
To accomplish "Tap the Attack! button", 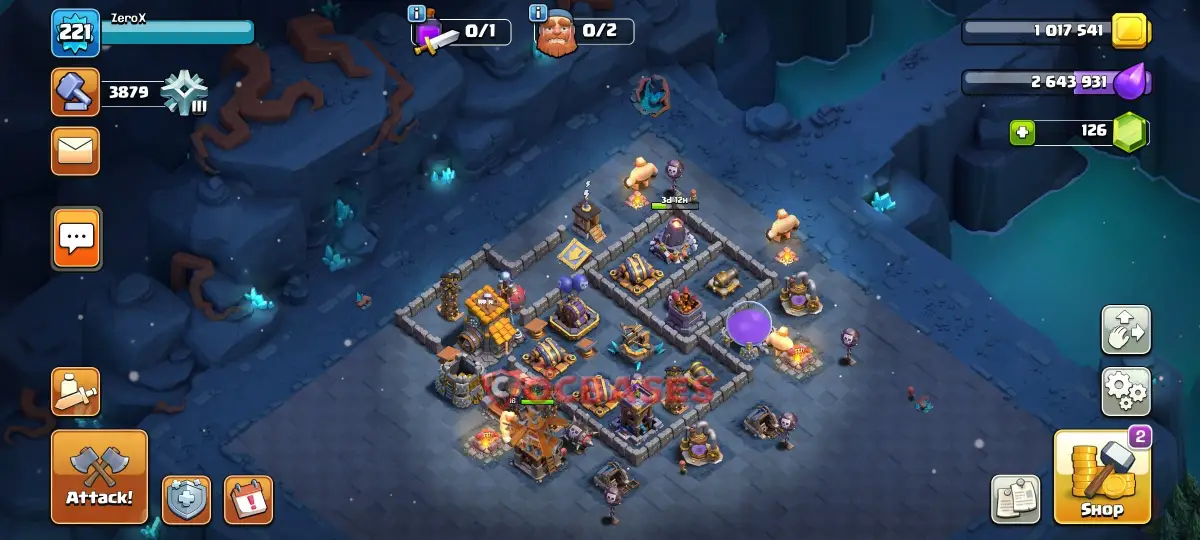I will tap(99, 476).
